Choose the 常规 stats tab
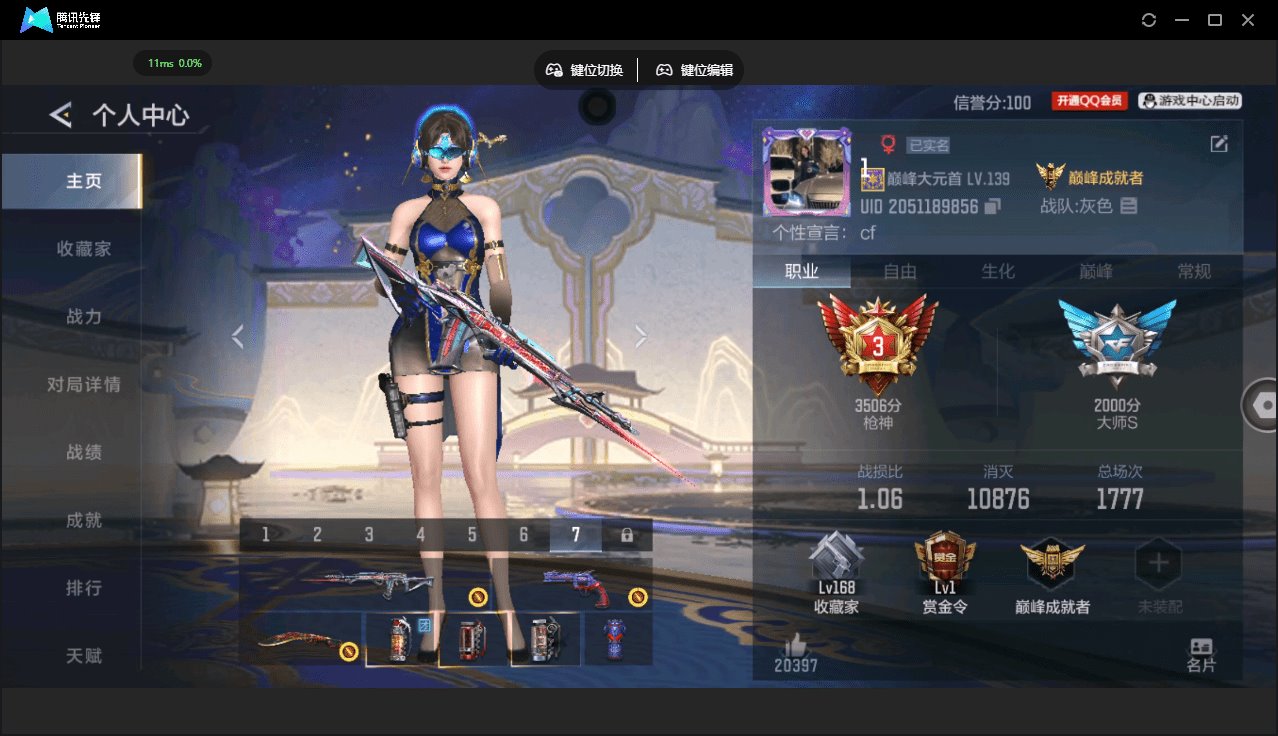 click(1194, 272)
